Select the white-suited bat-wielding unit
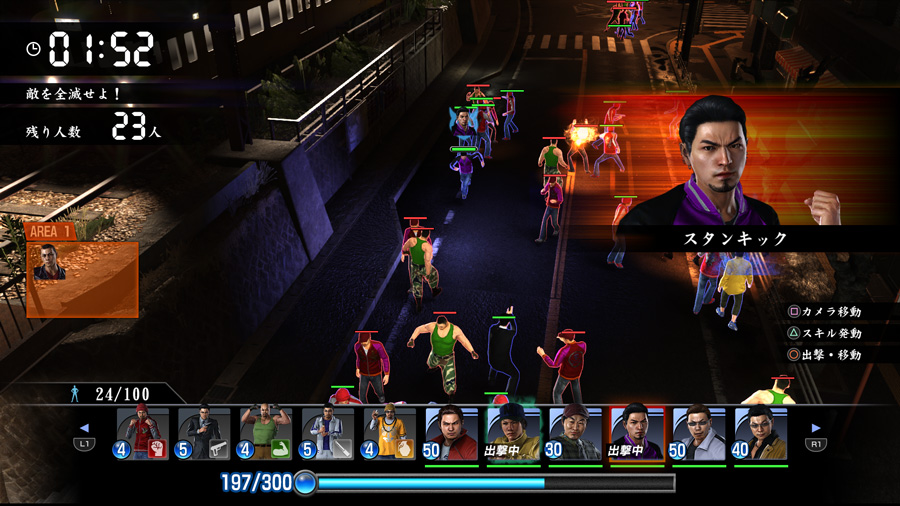Viewport: 900px width, 506px height. click(328, 433)
